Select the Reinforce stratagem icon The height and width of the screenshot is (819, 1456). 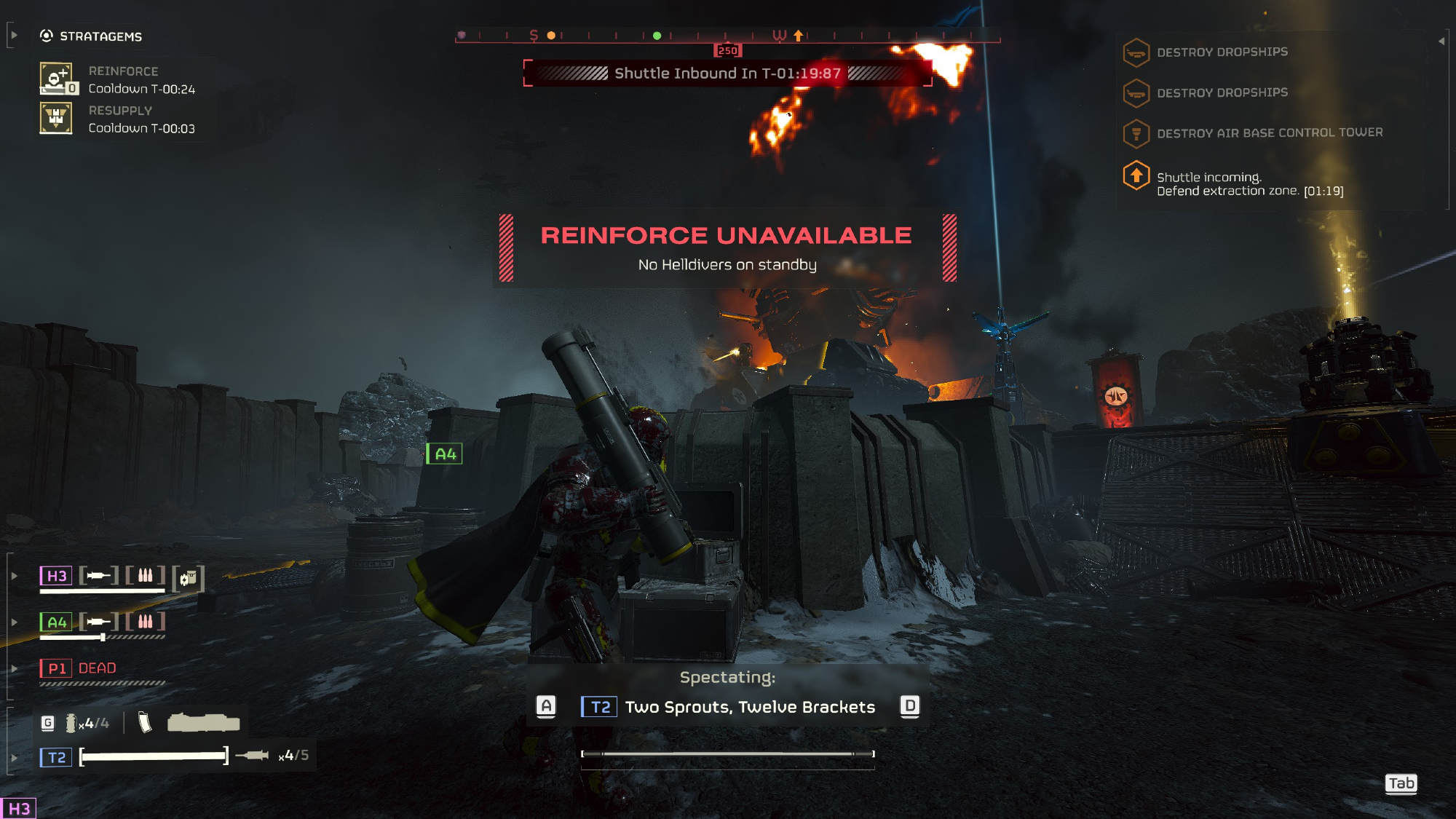click(x=56, y=79)
